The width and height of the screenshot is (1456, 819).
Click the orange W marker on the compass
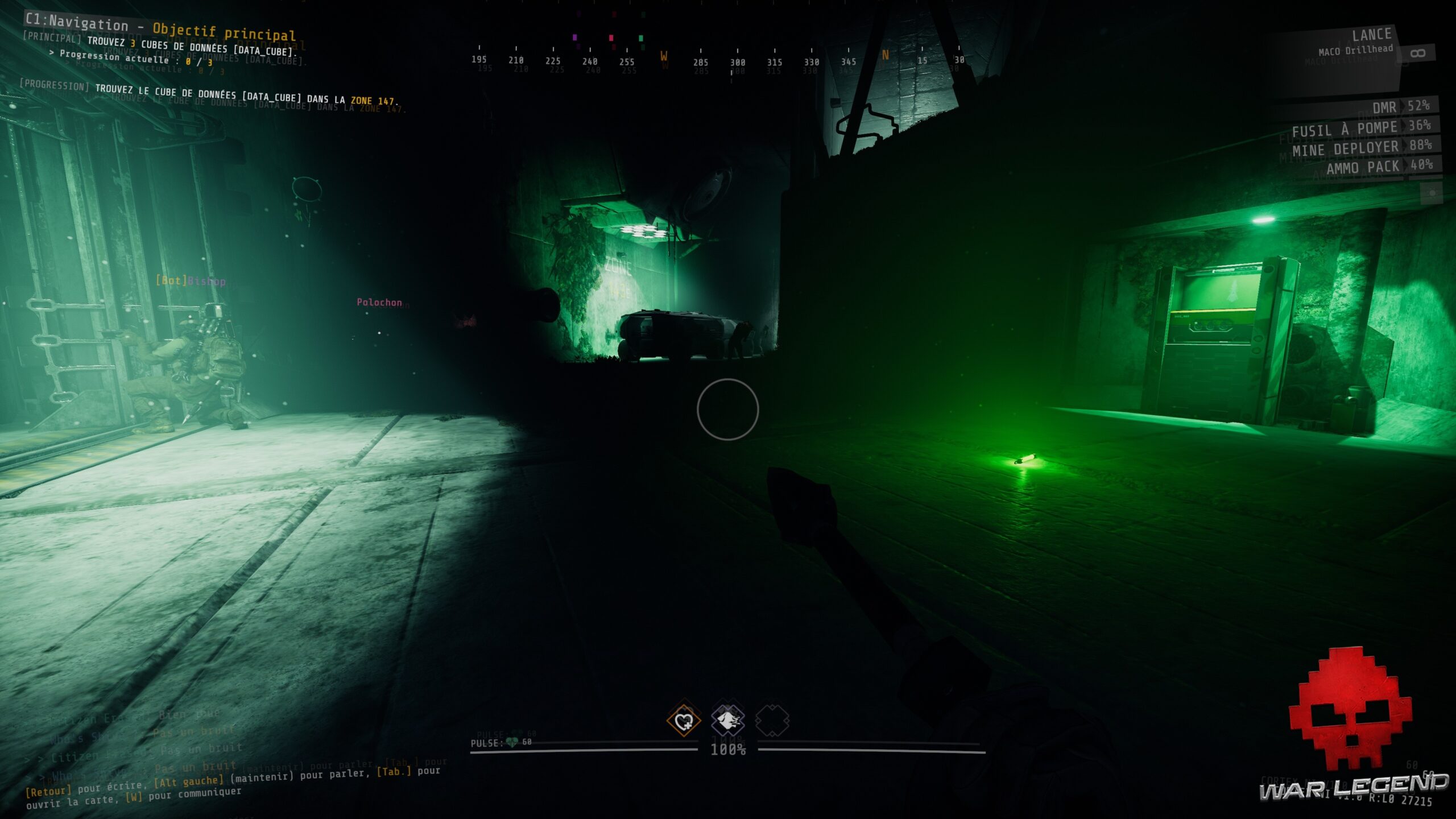click(x=663, y=57)
